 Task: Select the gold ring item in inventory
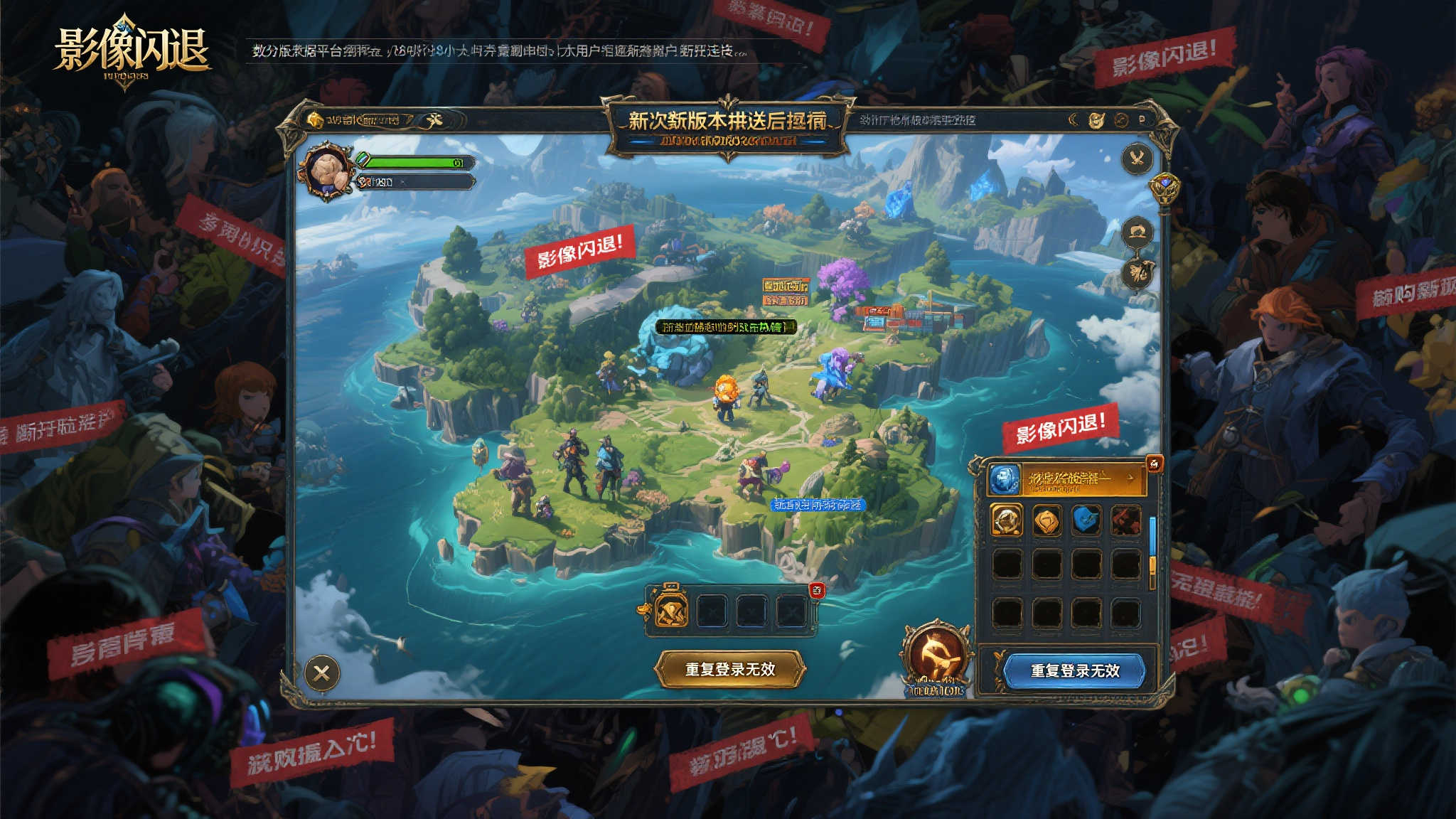(1007, 520)
